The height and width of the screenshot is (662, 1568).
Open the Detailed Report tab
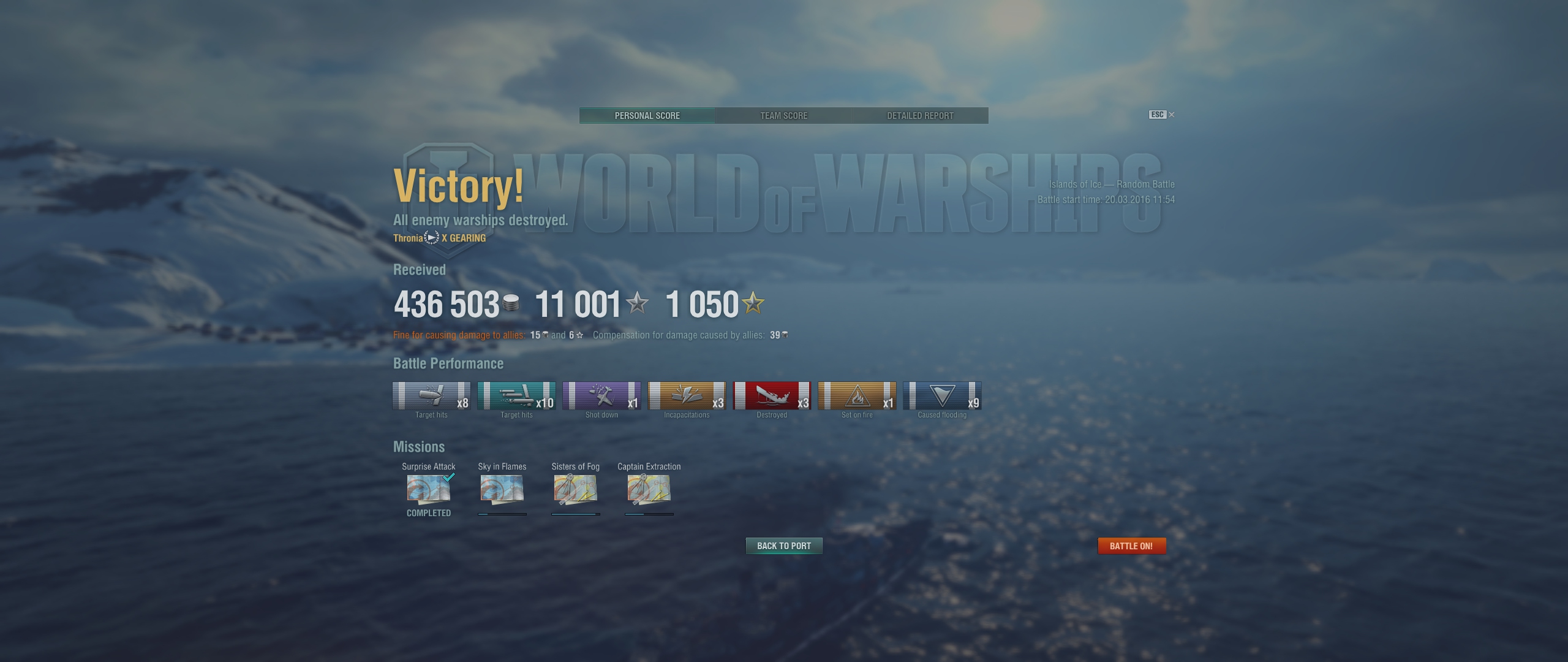[920, 115]
